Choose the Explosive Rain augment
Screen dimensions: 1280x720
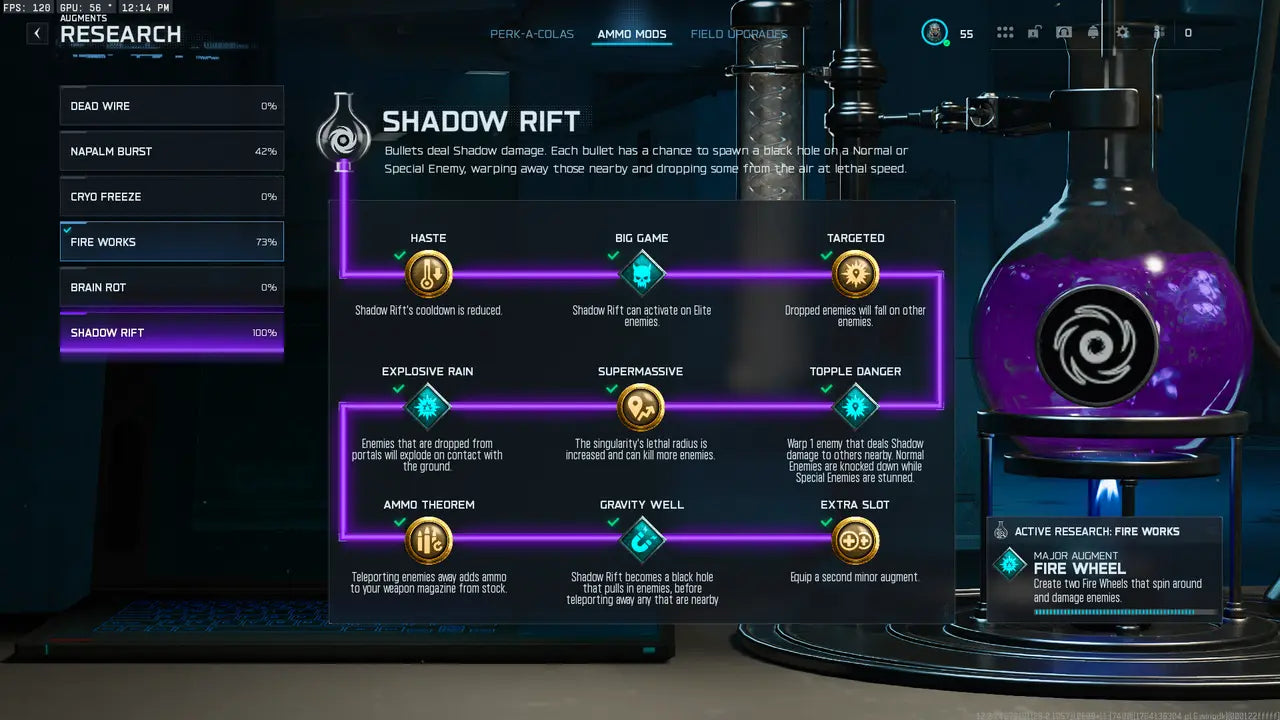pyautogui.click(x=428, y=407)
